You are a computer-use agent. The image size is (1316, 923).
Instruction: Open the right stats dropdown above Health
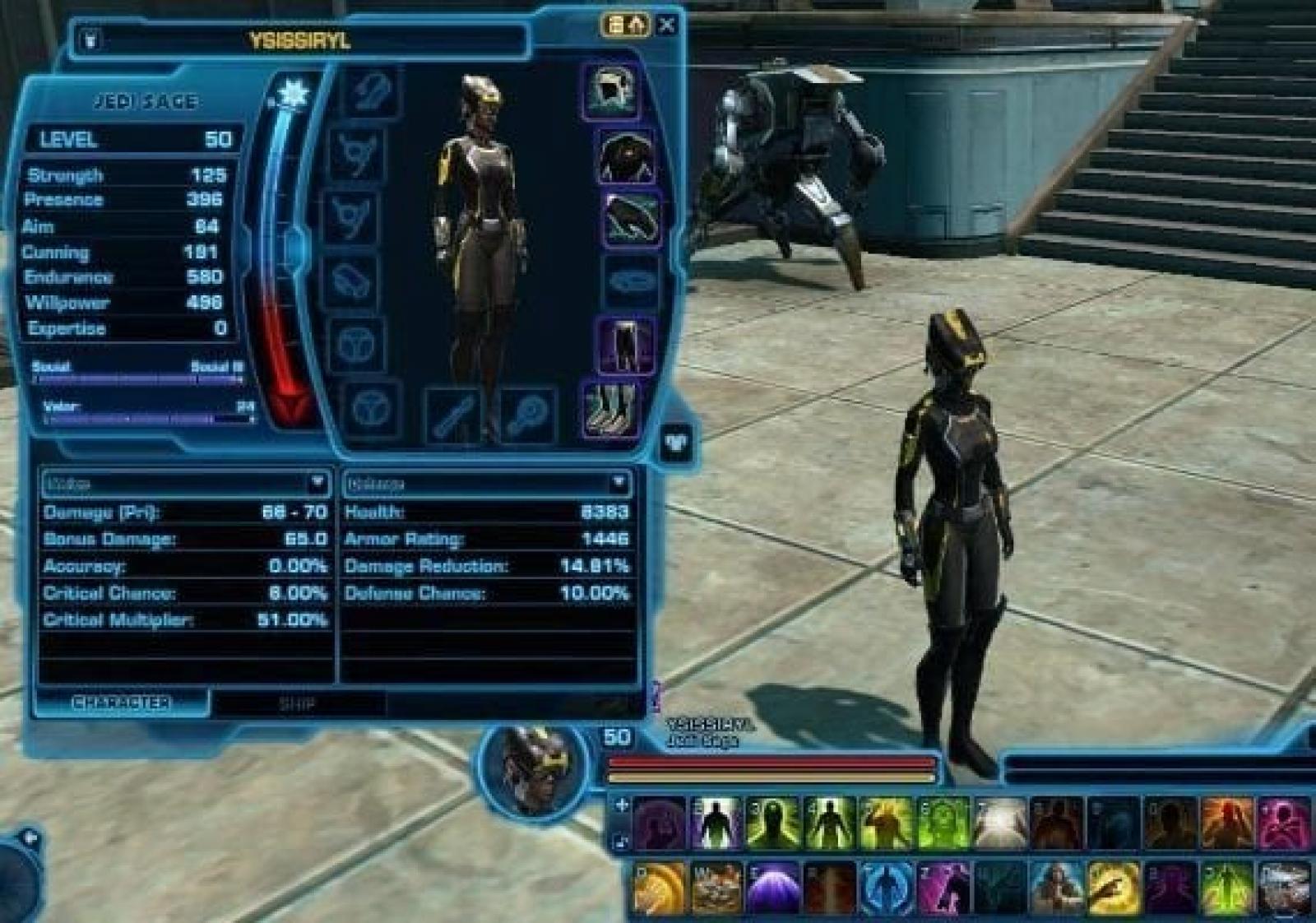click(x=619, y=483)
